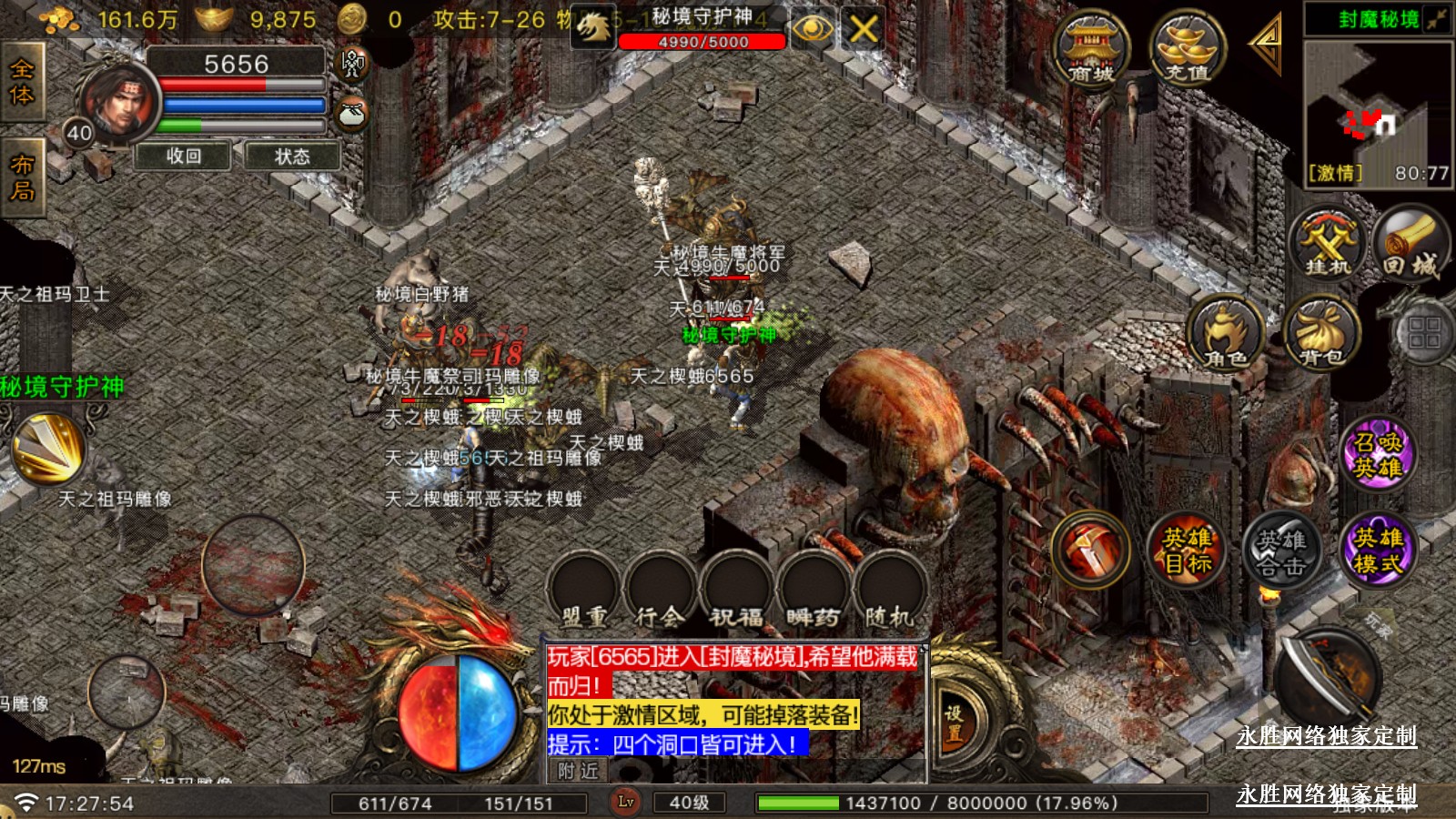Click the eye icon on target frame
The image size is (1456, 819).
pyautogui.click(x=812, y=29)
